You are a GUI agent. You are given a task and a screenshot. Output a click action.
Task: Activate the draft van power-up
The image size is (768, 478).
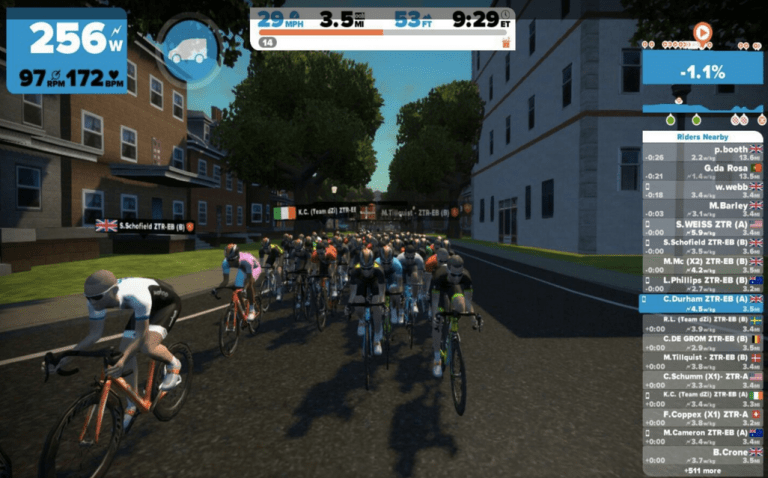click(x=189, y=49)
